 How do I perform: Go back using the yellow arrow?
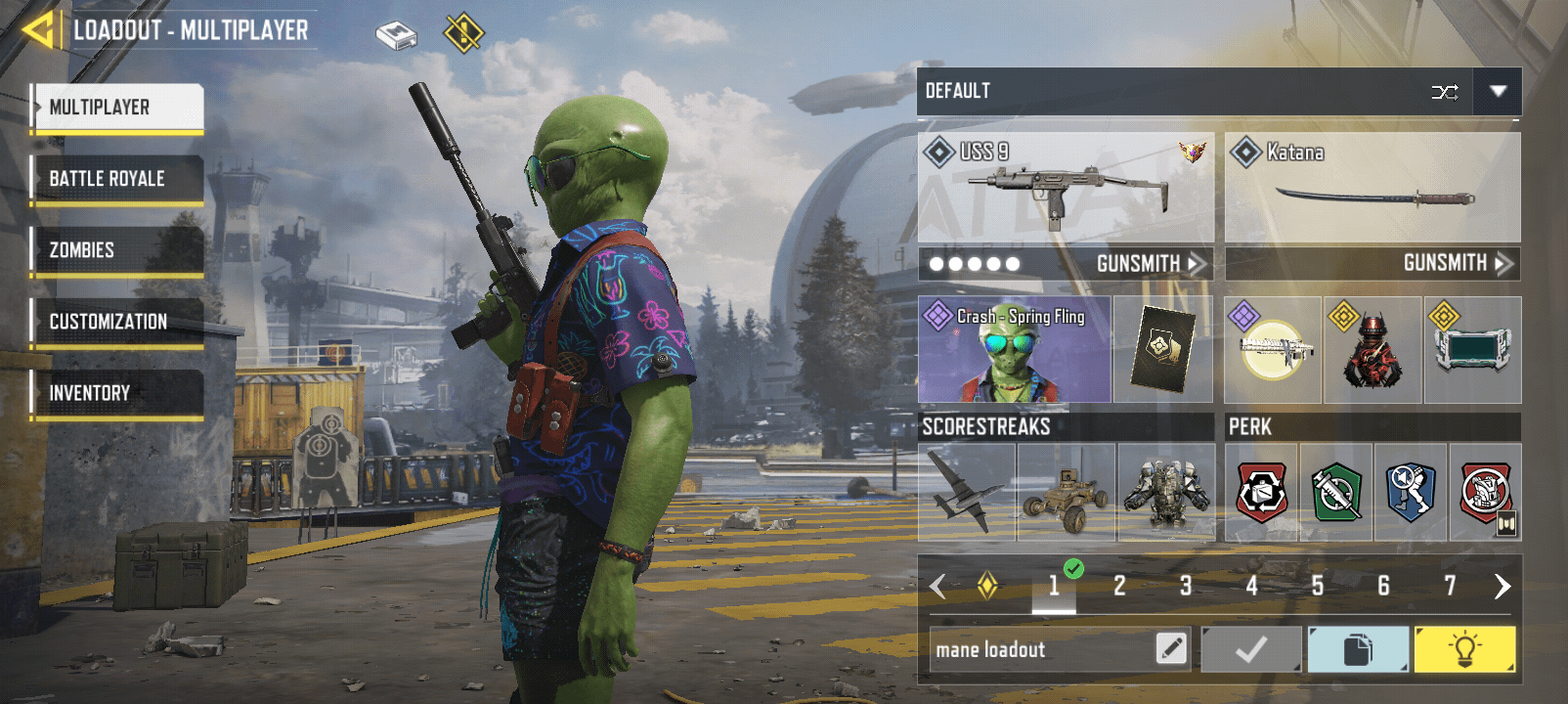(x=39, y=30)
